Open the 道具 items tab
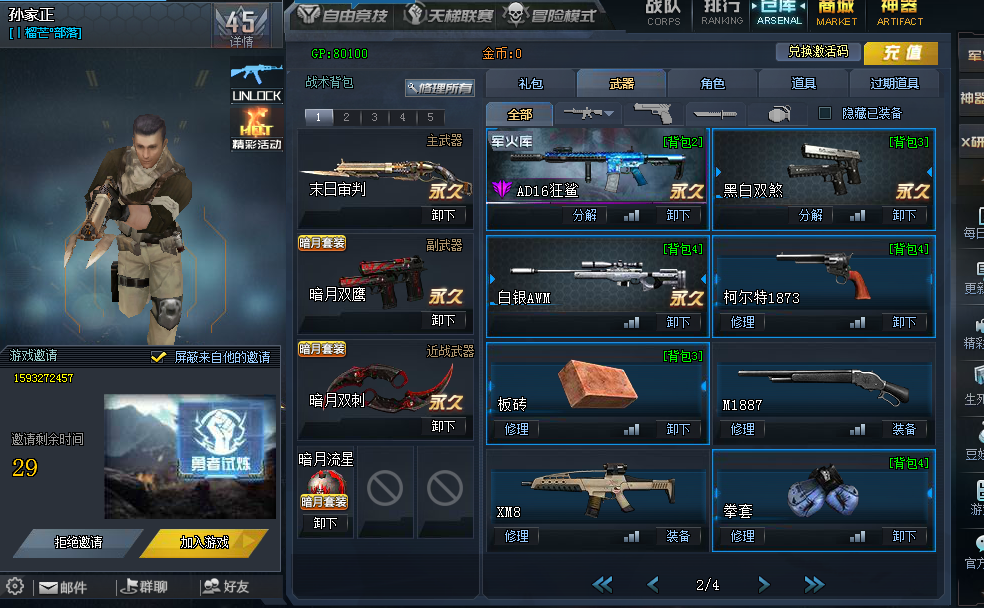 pos(803,84)
